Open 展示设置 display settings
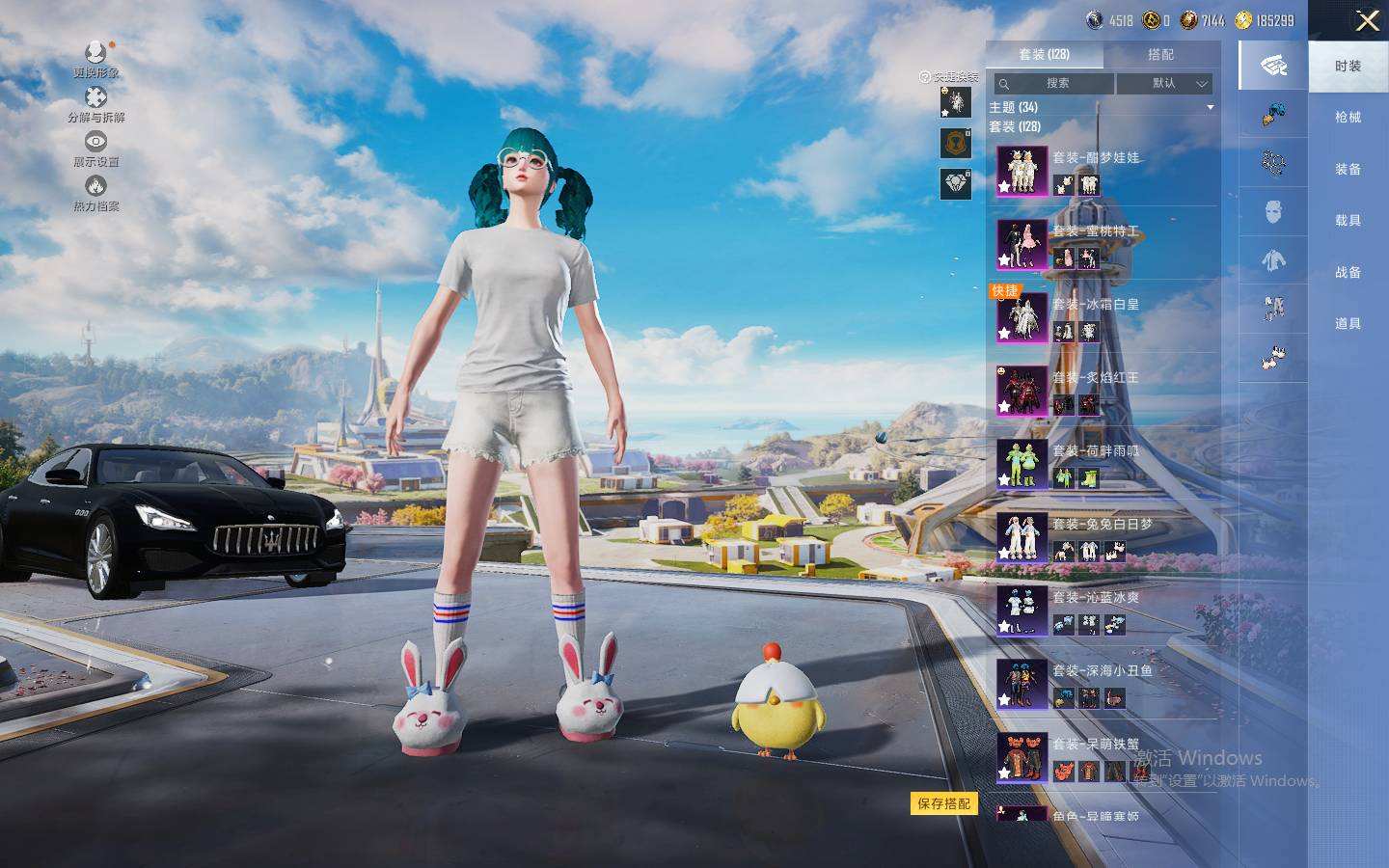Screen dimensions: 1389x868 click(95, 149)
